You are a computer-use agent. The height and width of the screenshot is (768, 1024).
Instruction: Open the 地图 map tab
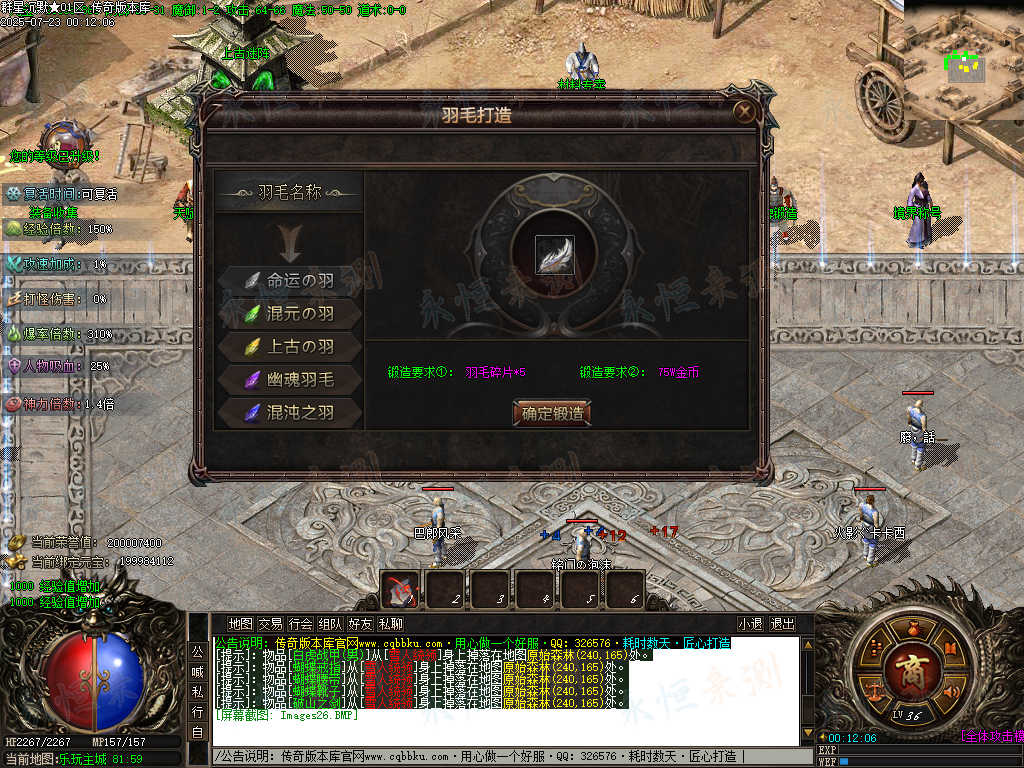(240, 624)
